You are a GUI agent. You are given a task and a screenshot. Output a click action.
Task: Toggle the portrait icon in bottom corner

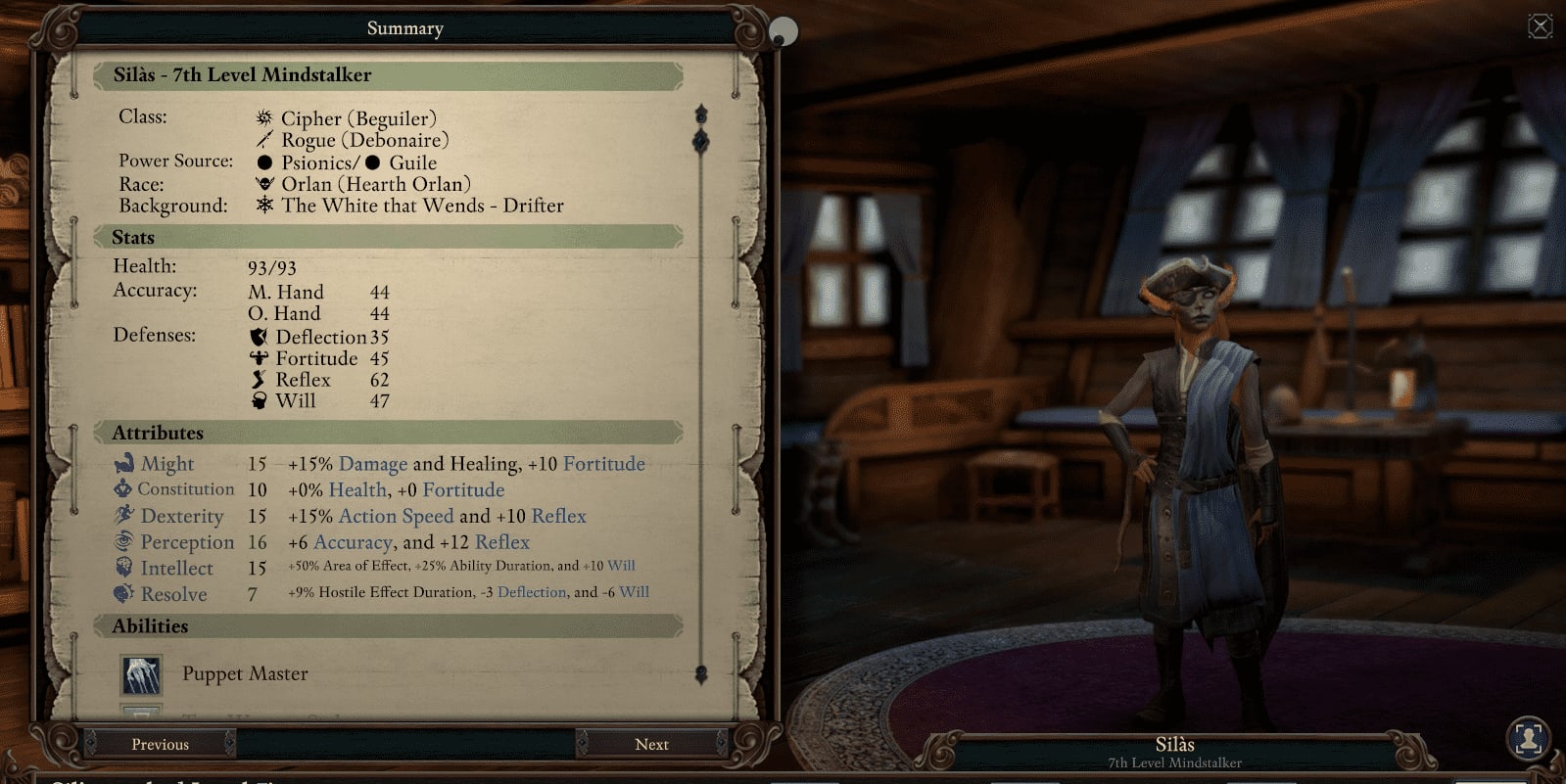click(1528, 737)
